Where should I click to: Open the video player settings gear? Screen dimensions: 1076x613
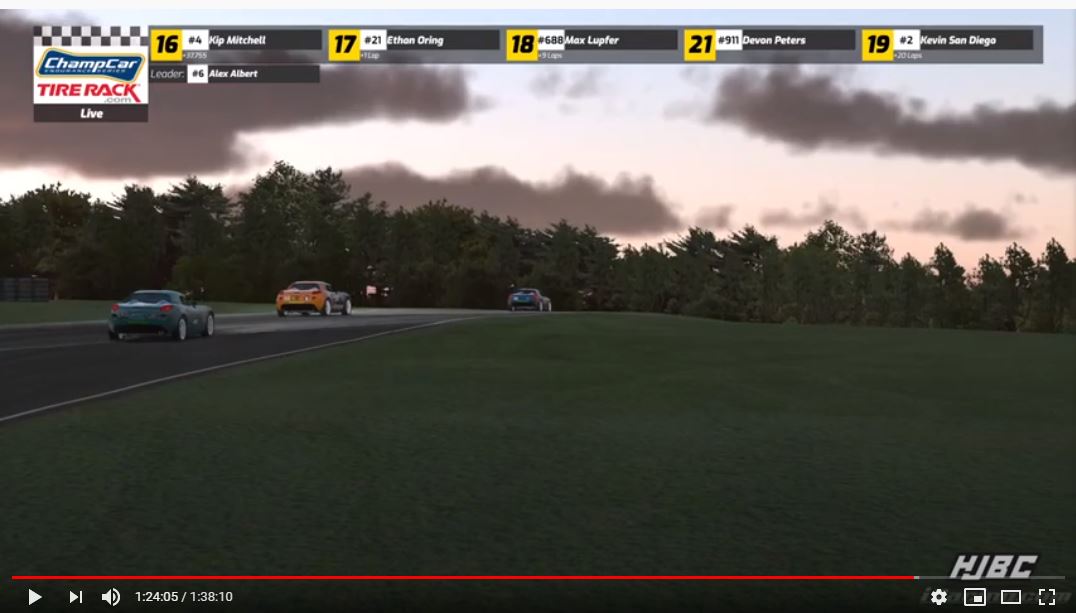(938, 597)
